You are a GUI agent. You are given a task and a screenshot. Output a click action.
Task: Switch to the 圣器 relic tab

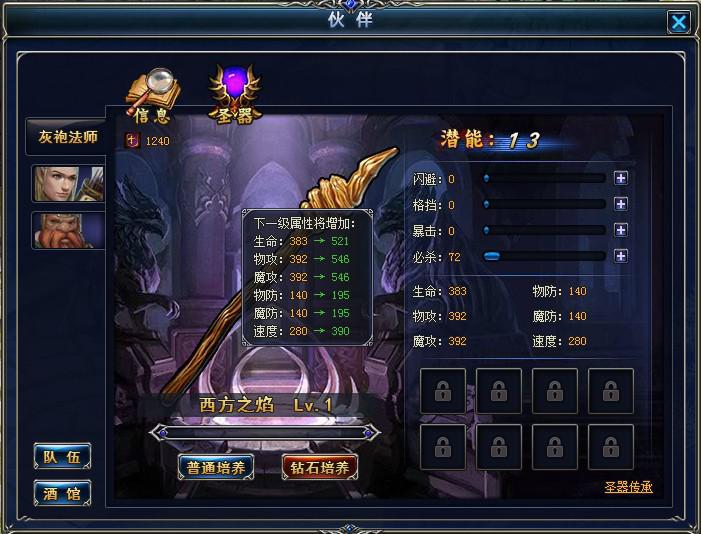point(233,96)
